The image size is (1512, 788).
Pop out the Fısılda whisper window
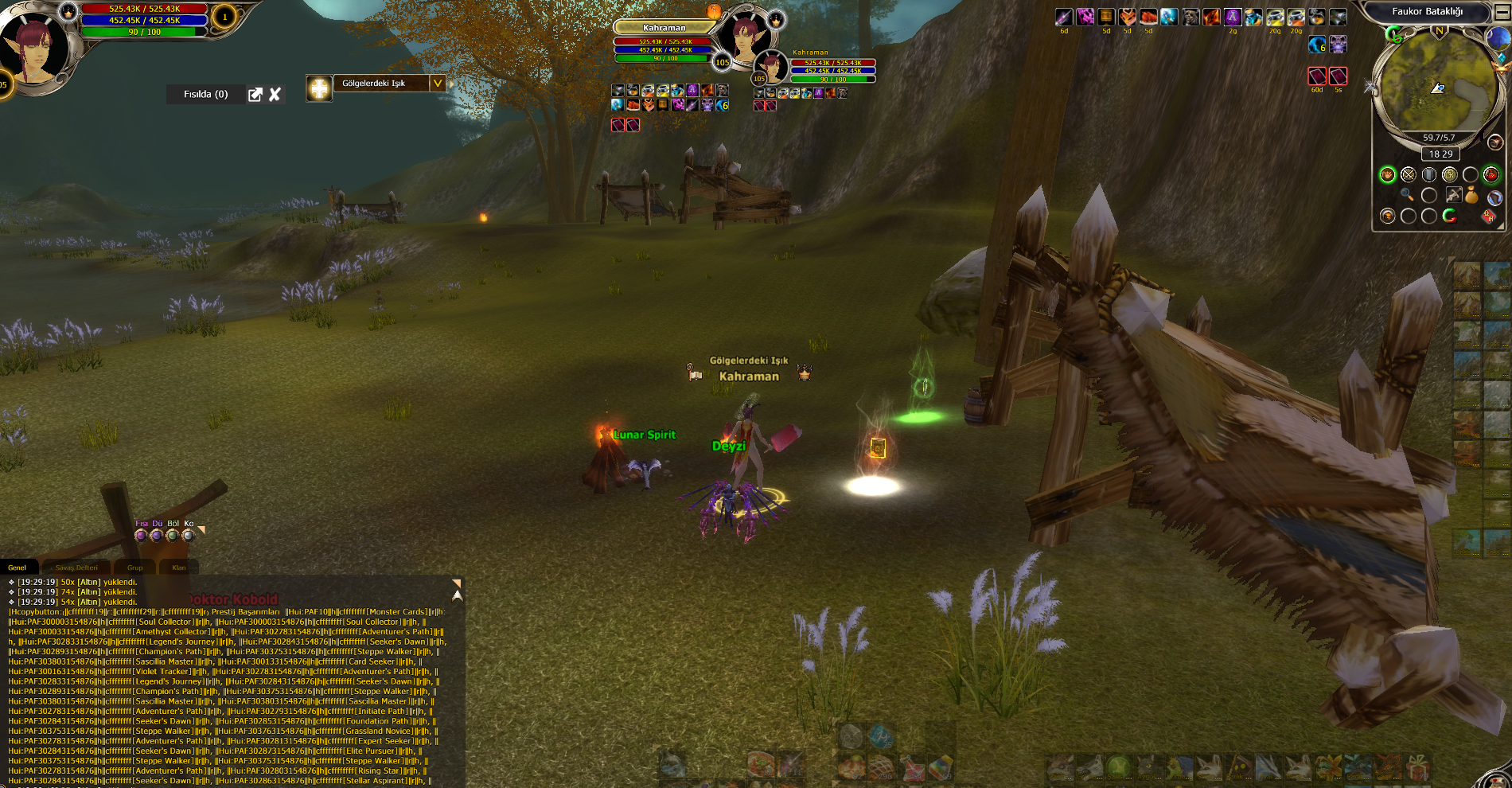[x=255, y=95]
